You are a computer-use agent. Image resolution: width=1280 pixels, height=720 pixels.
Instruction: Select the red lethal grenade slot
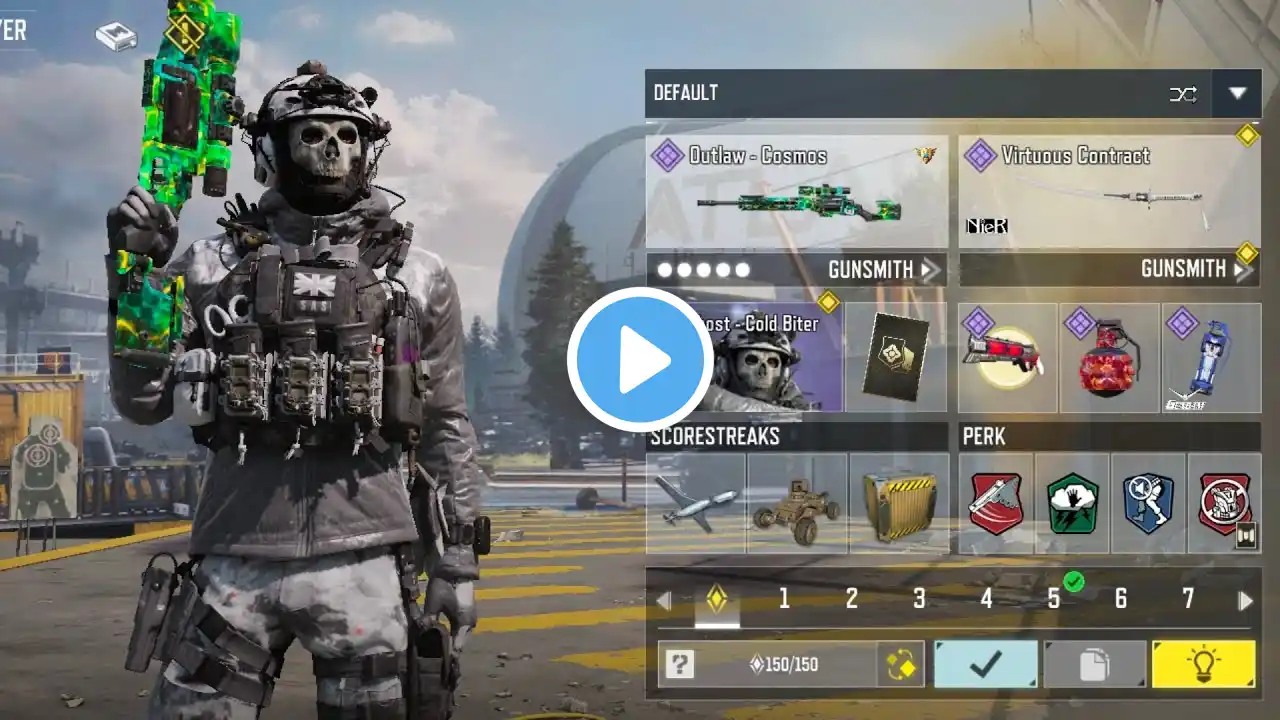[x=1110, y=358]
